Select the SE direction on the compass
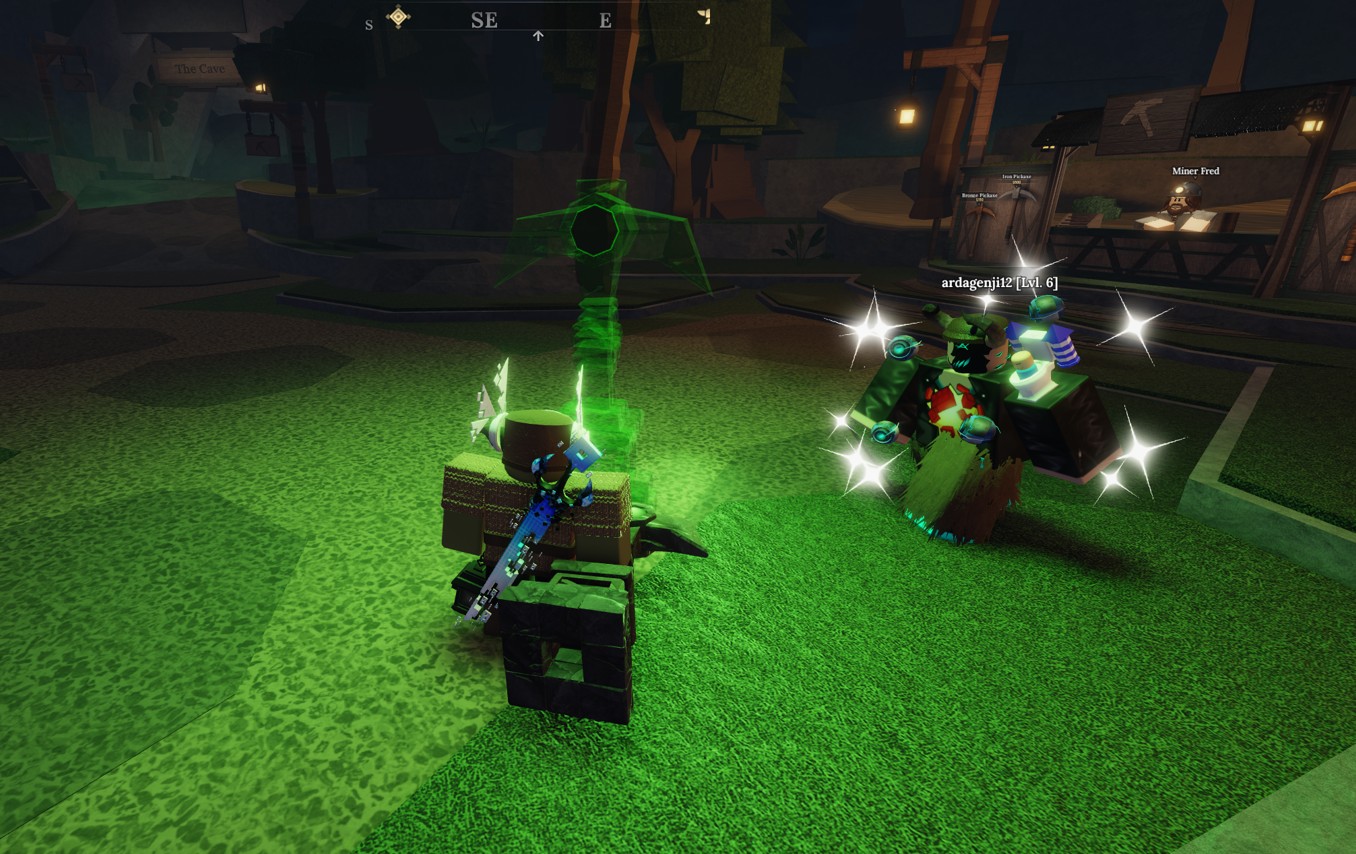This screenshot has height=854, width=1356. coord(485,20)
